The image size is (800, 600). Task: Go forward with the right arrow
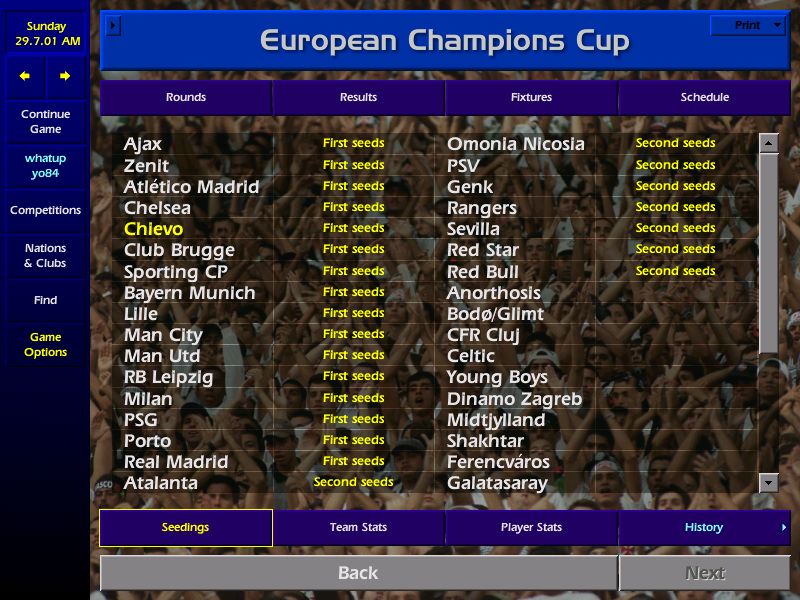(65, 76)
